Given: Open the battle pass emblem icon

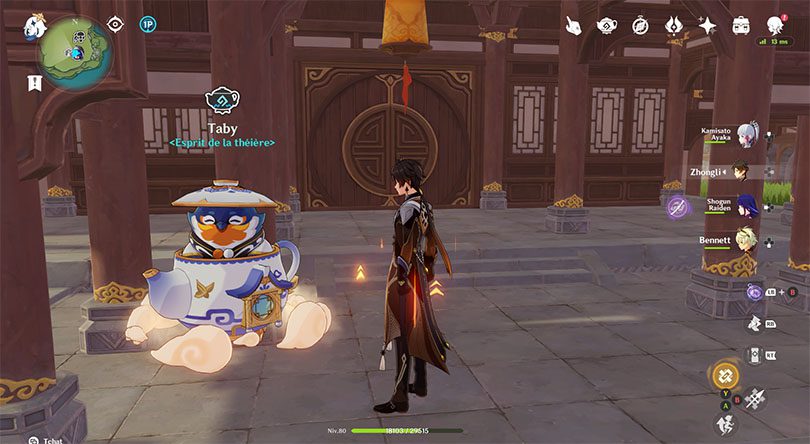Looking at the screenshot, I should 674,25.
